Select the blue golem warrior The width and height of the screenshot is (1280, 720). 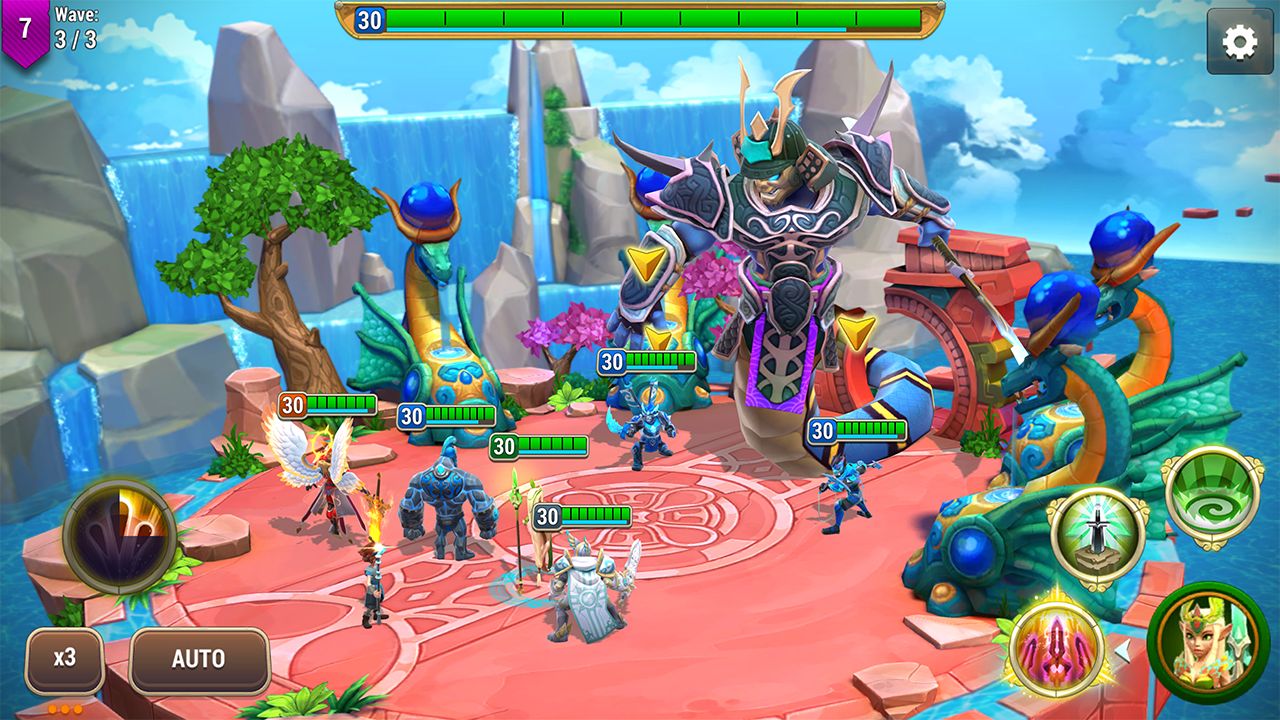click(445, 500)
